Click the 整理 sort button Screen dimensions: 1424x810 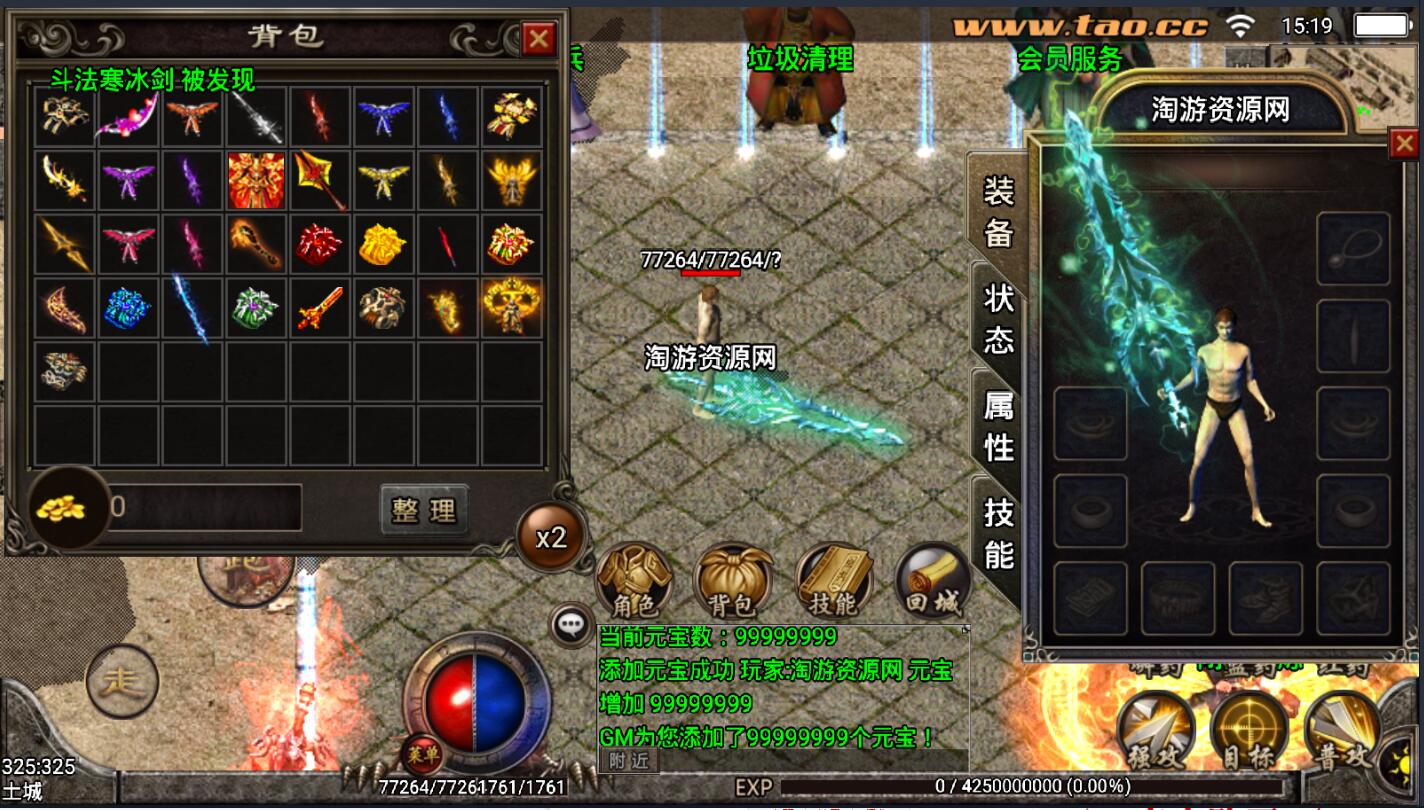point(424,510)
